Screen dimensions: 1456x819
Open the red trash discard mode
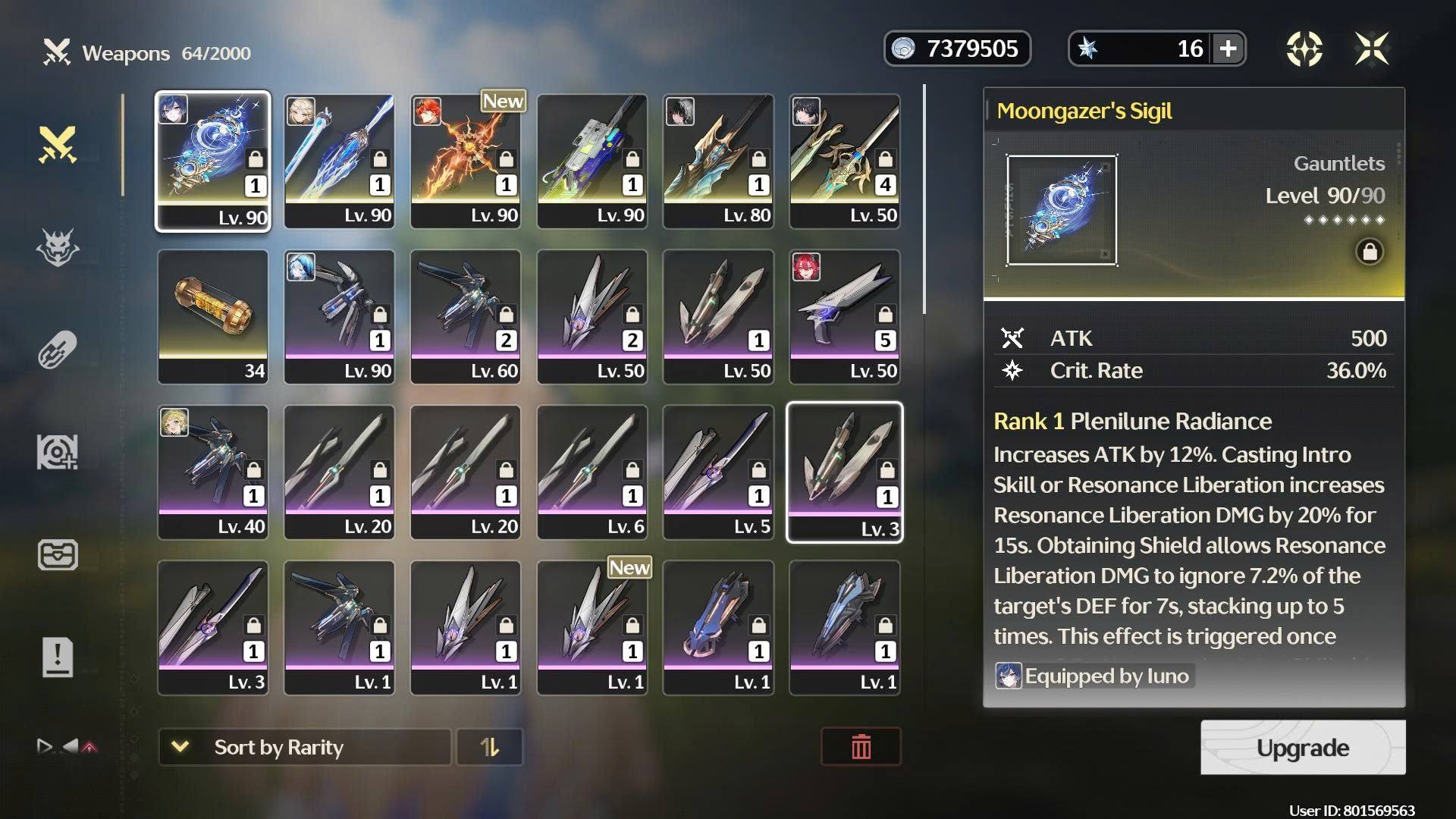(861, 747)
